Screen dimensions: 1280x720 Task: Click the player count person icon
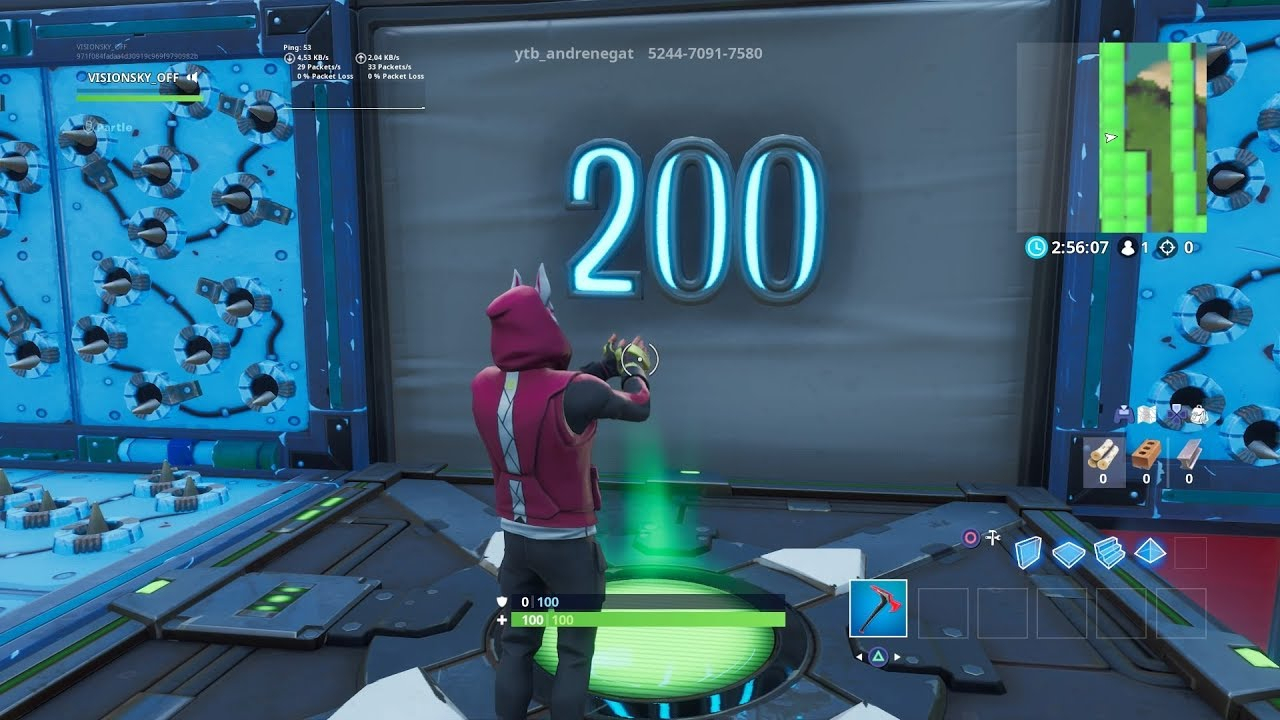click(x=1128, y=247)
